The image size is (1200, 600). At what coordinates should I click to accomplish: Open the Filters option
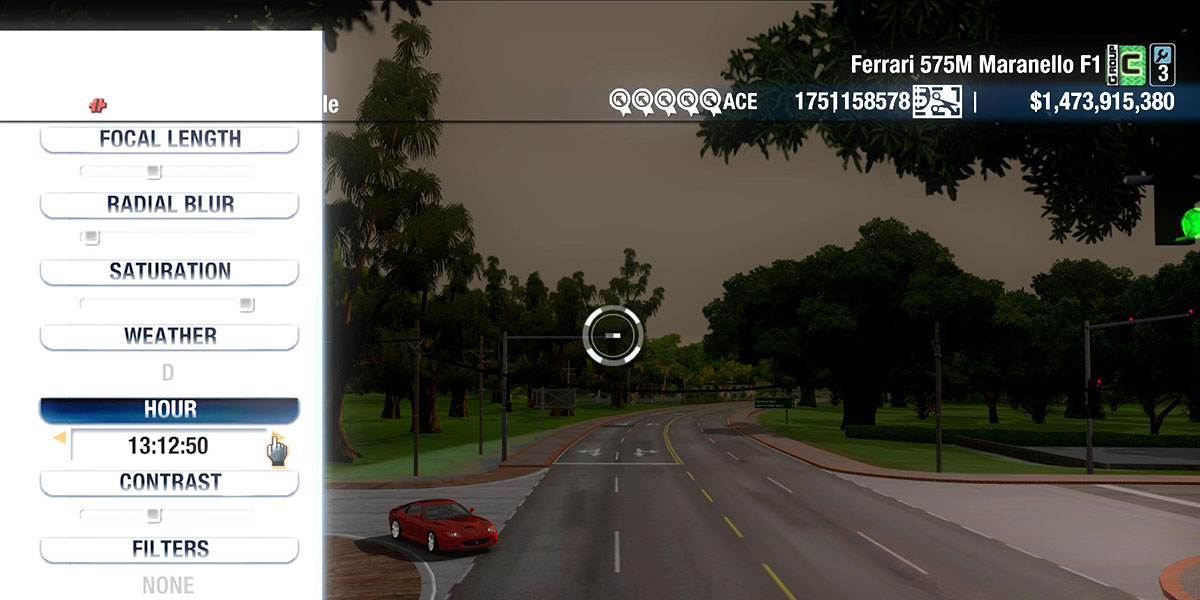pyautogui.click(x=169, y=549)
